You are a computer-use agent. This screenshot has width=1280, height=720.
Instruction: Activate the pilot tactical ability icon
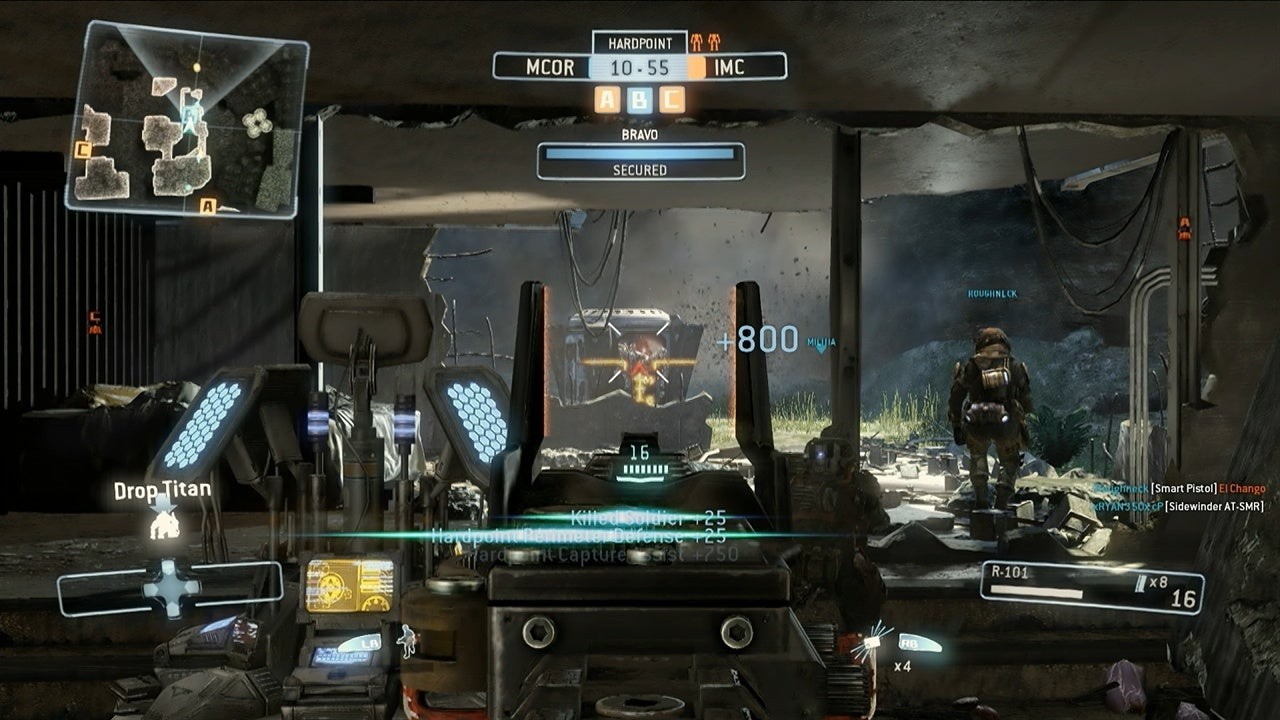coord(408,639)
